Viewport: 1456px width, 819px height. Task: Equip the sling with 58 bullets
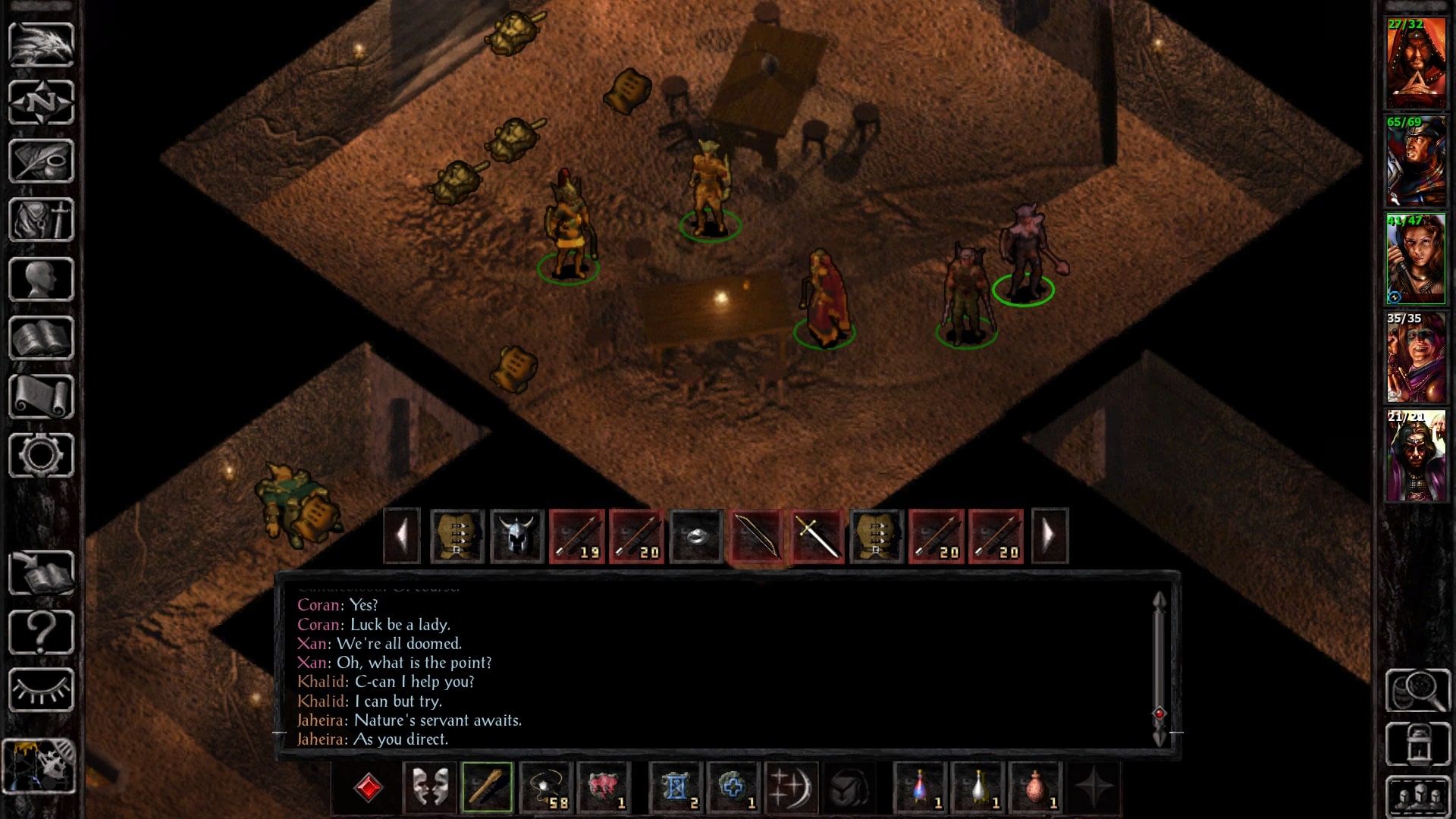(x=546, y=787)
